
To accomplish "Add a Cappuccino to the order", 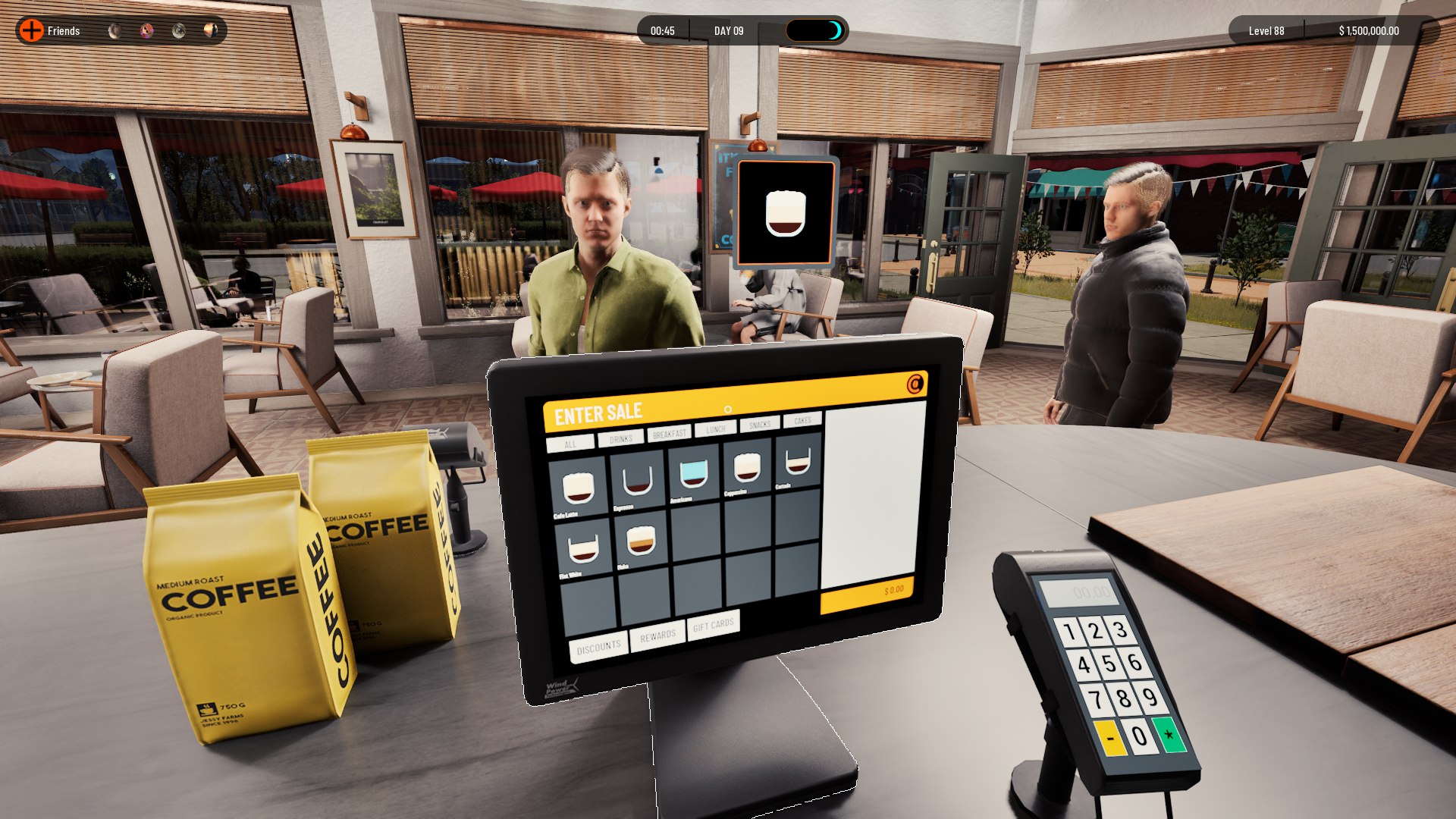I will (x=748, y=468).
